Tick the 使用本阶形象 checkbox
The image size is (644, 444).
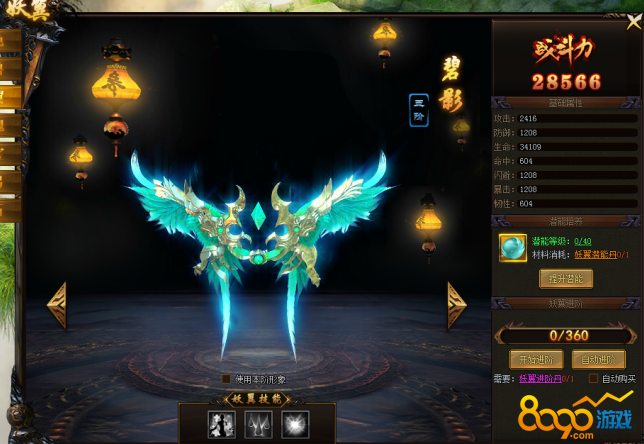pos(227,379)
